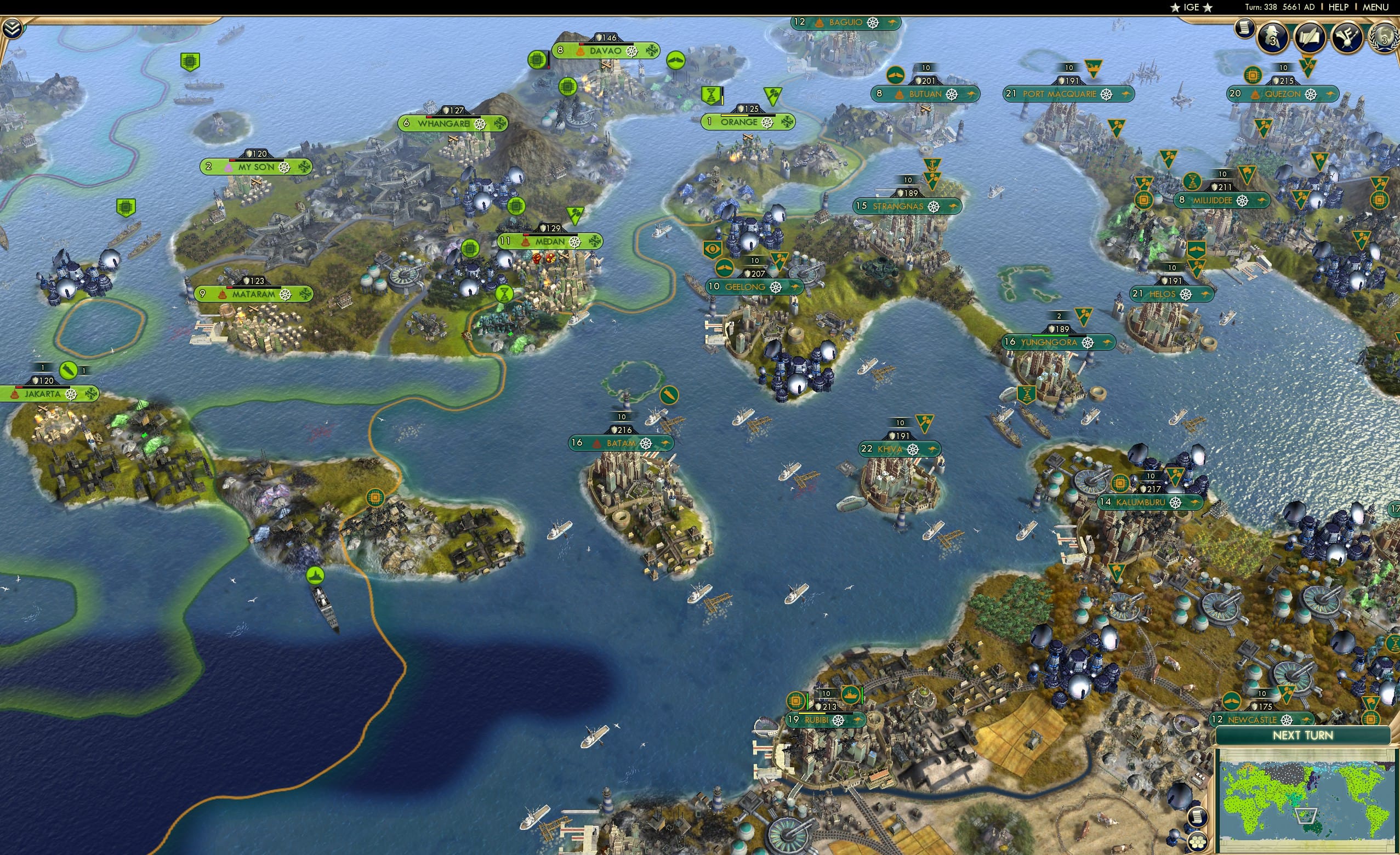Open the Diplomacy overview scroll-and-quill icon
The image size is (1400, 855).
coord(1309,37)
